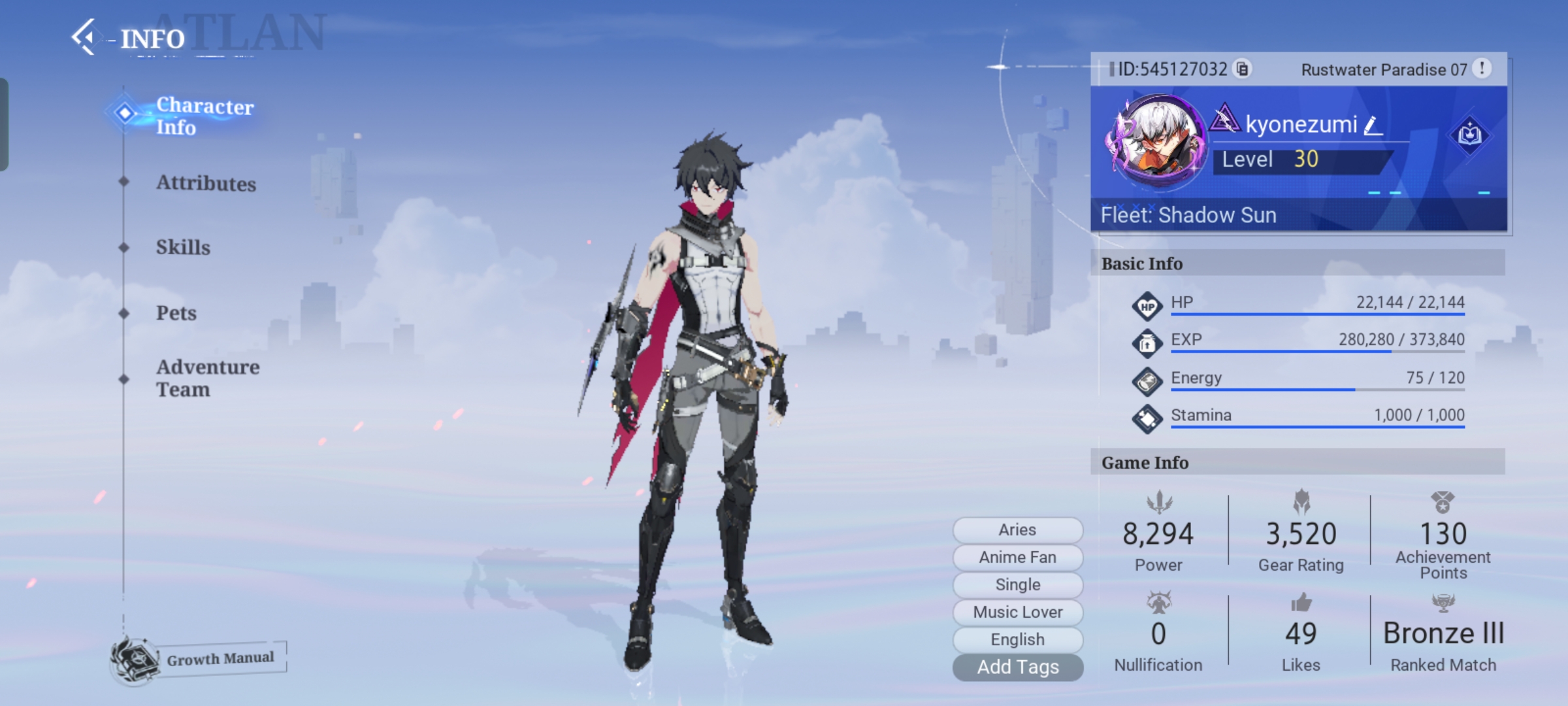Click the English tag
Image resolution: width=1568 pixels, height=706 pixels.
(x=1017, y=639)
